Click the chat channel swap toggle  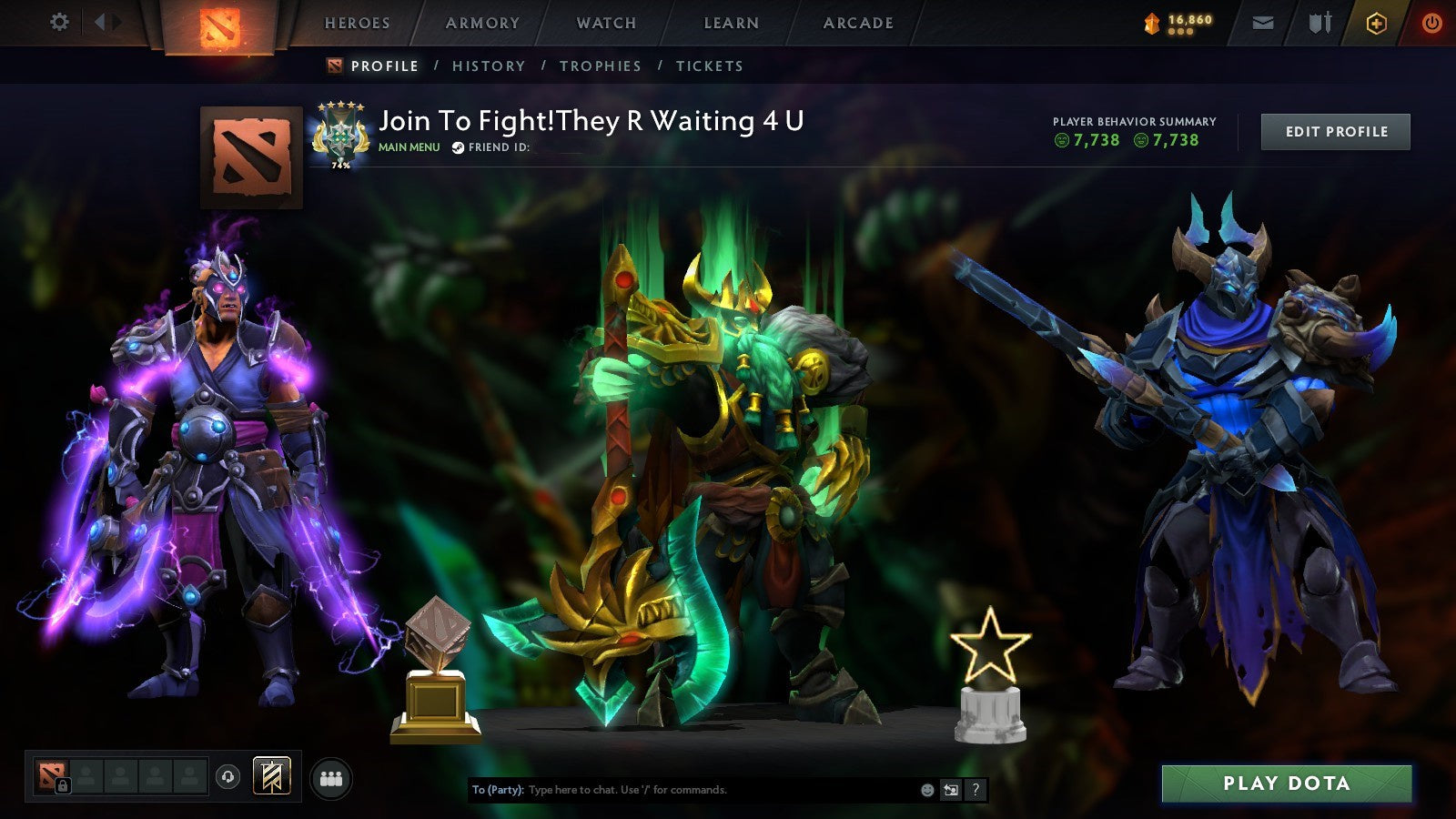coord(949,791)
